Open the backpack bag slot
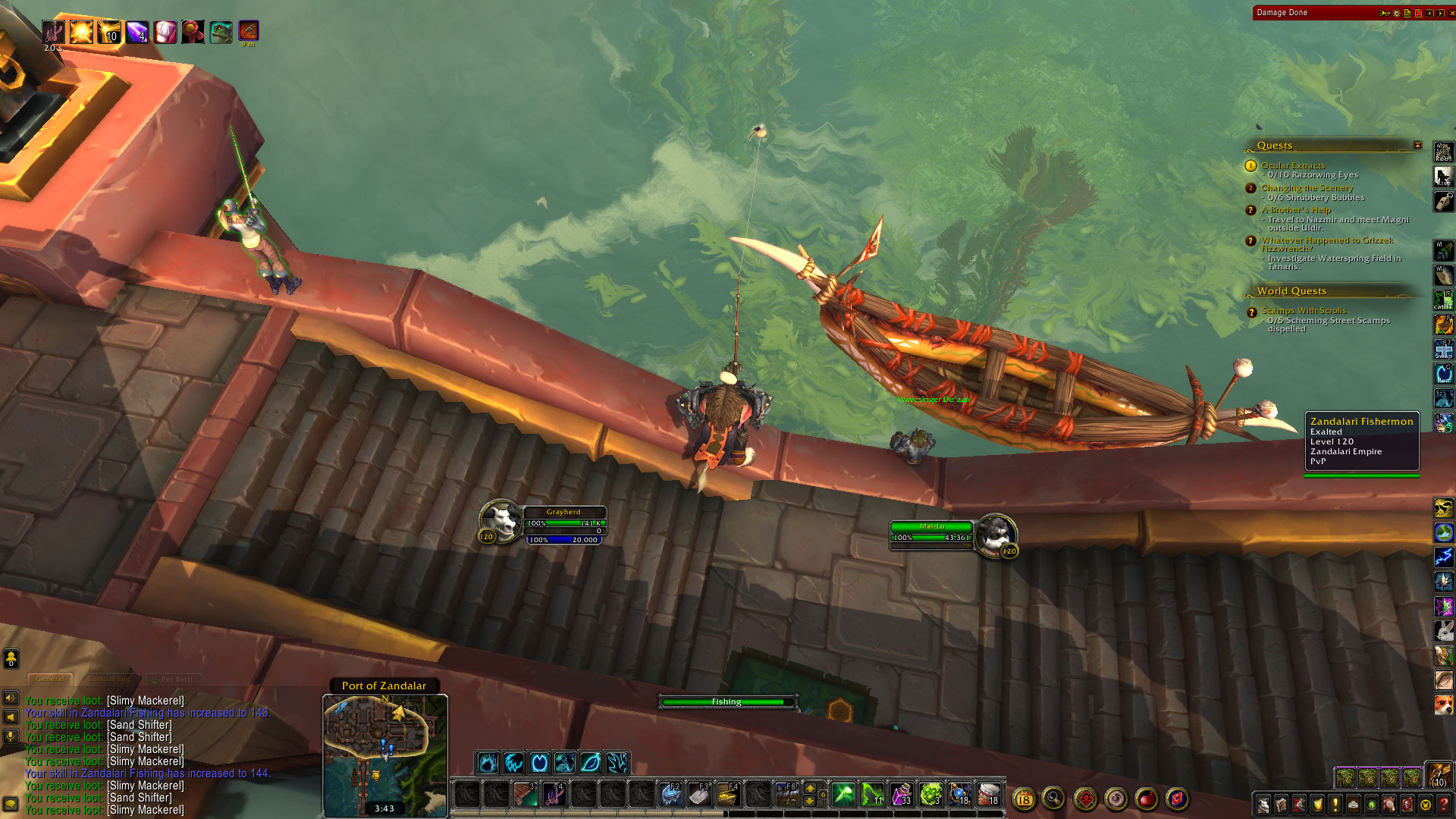Viewport: 1456px width, 819px height. tap(1438, 774)
